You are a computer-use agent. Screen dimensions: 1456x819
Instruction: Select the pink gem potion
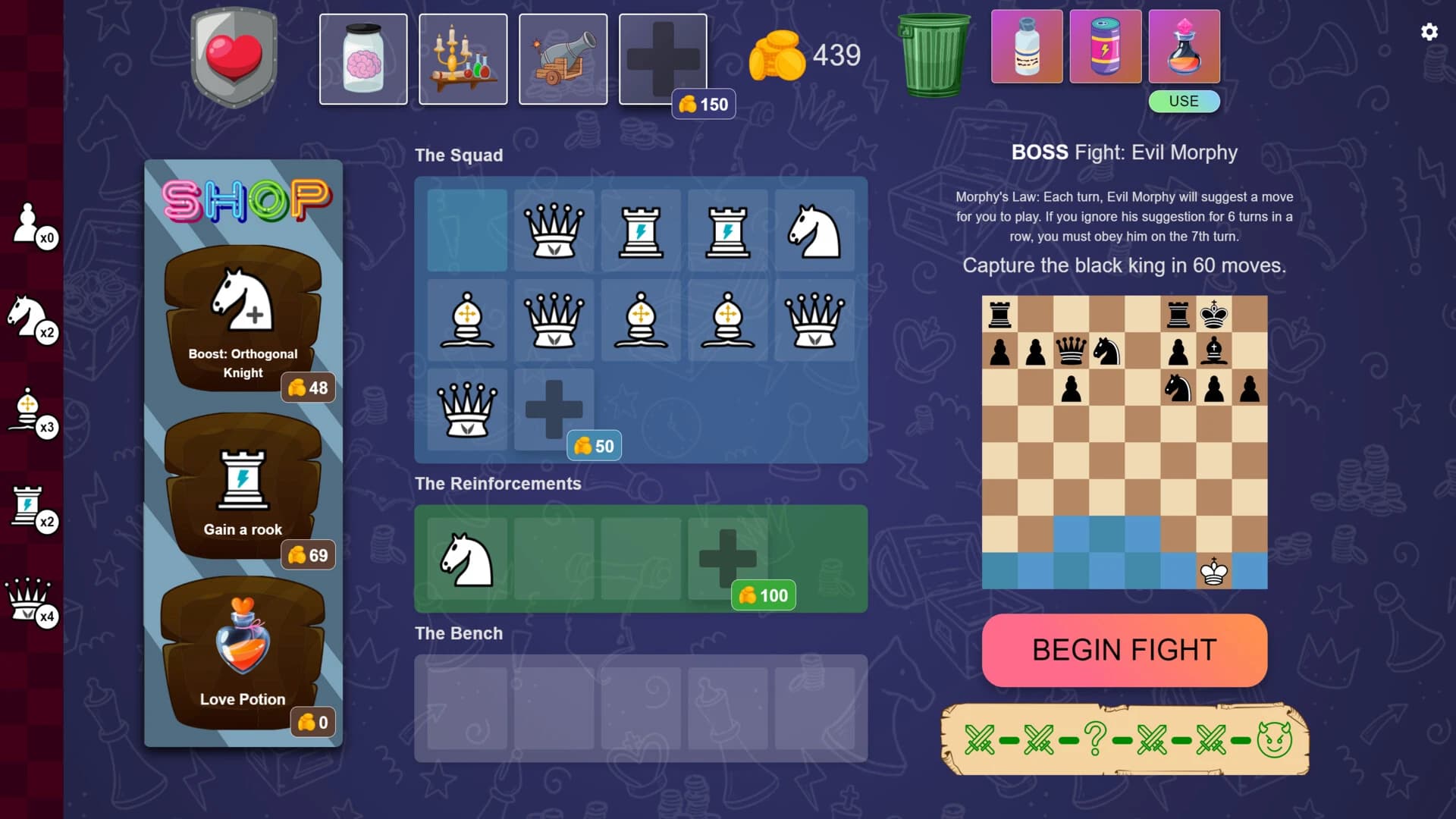(1184, 46)
